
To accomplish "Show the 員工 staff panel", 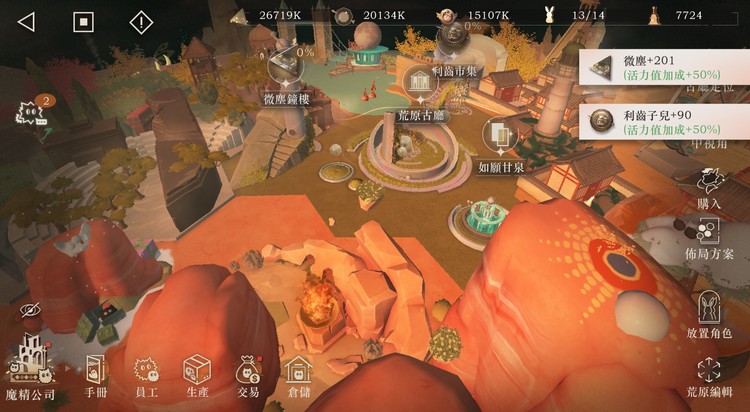I will 148,374.
